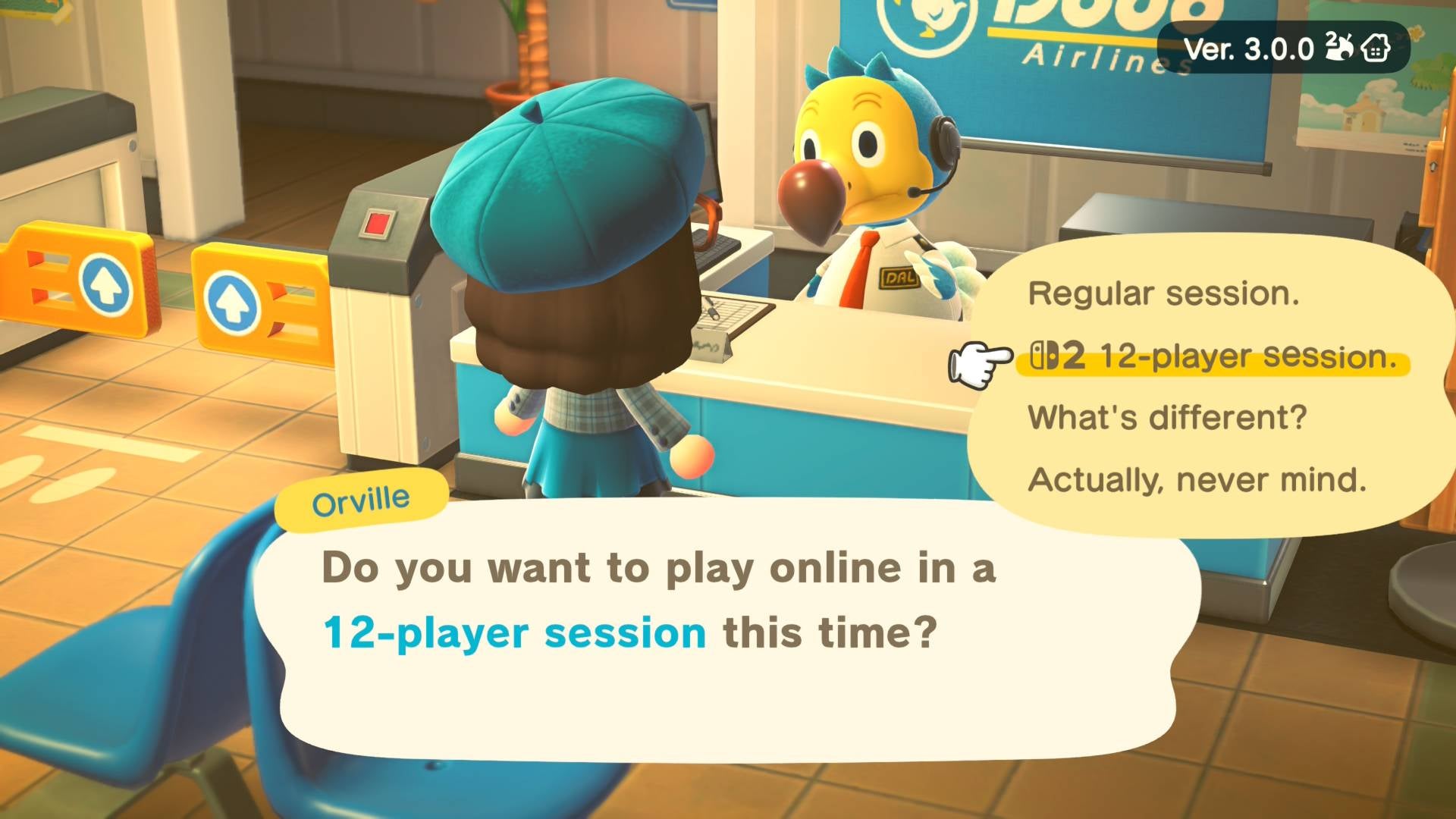Choose the "Regular session." reply
Image resolution: width=1456 pixels, height=819 pixels.
(1163, 293)
